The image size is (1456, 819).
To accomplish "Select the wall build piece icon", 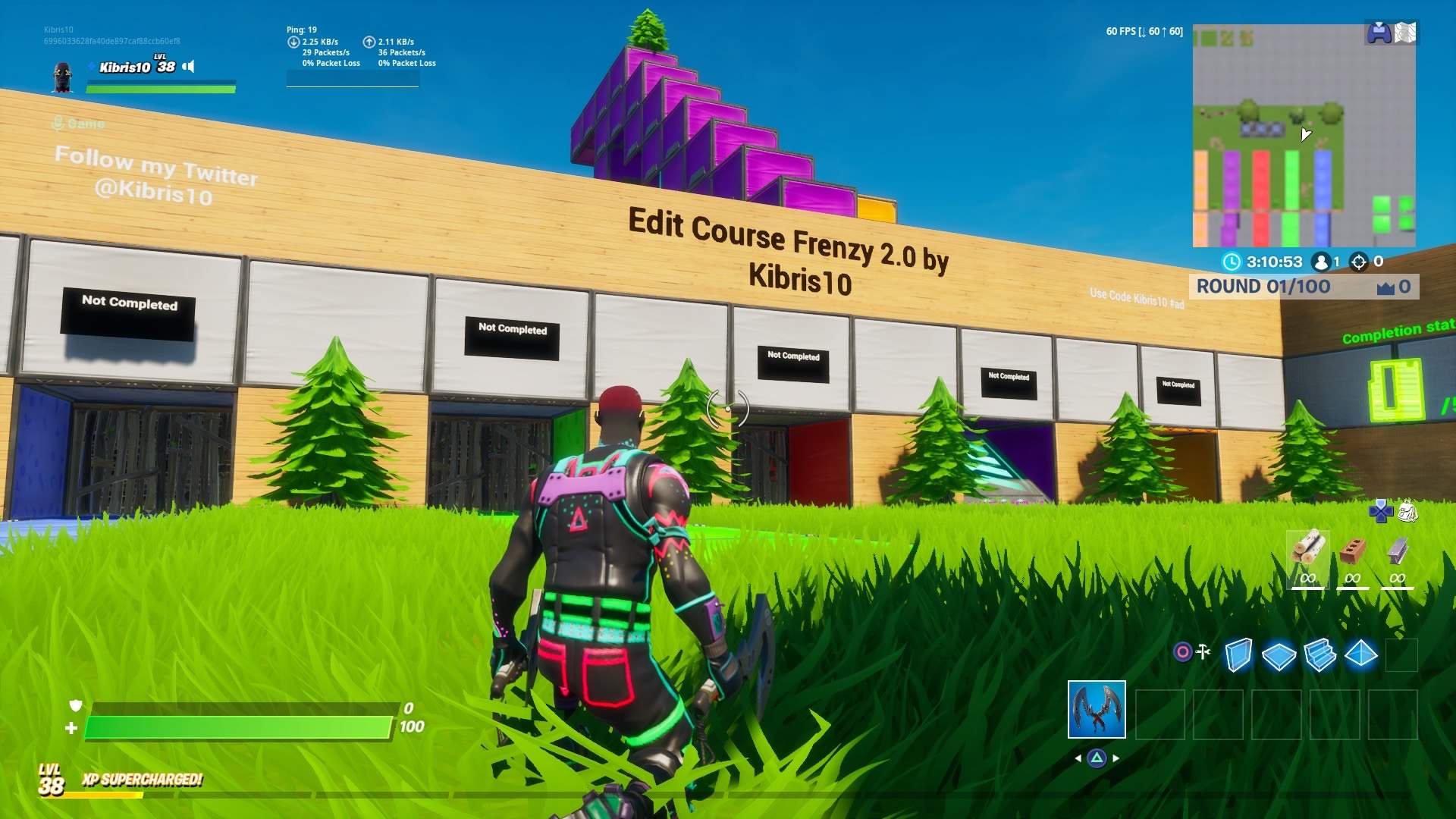I will click(1239, 655).
